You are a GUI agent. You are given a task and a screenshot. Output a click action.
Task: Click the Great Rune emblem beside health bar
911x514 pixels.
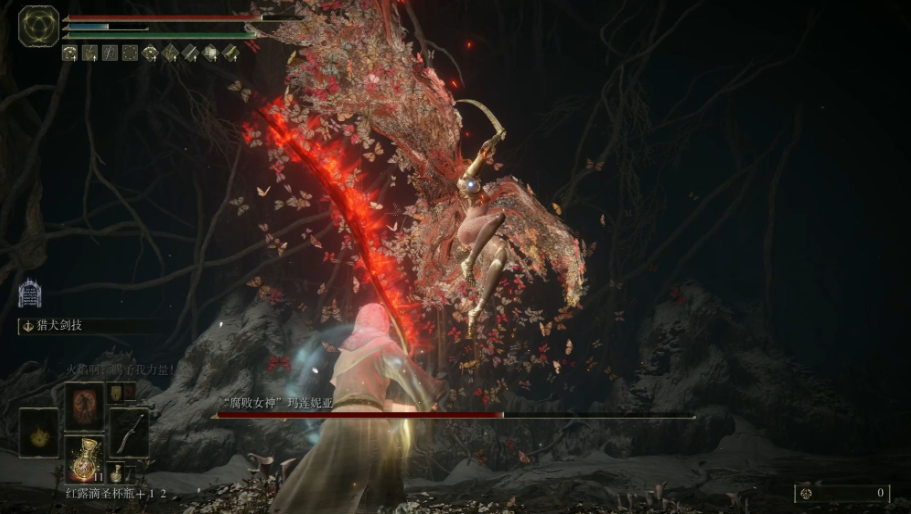coord(38,26)
